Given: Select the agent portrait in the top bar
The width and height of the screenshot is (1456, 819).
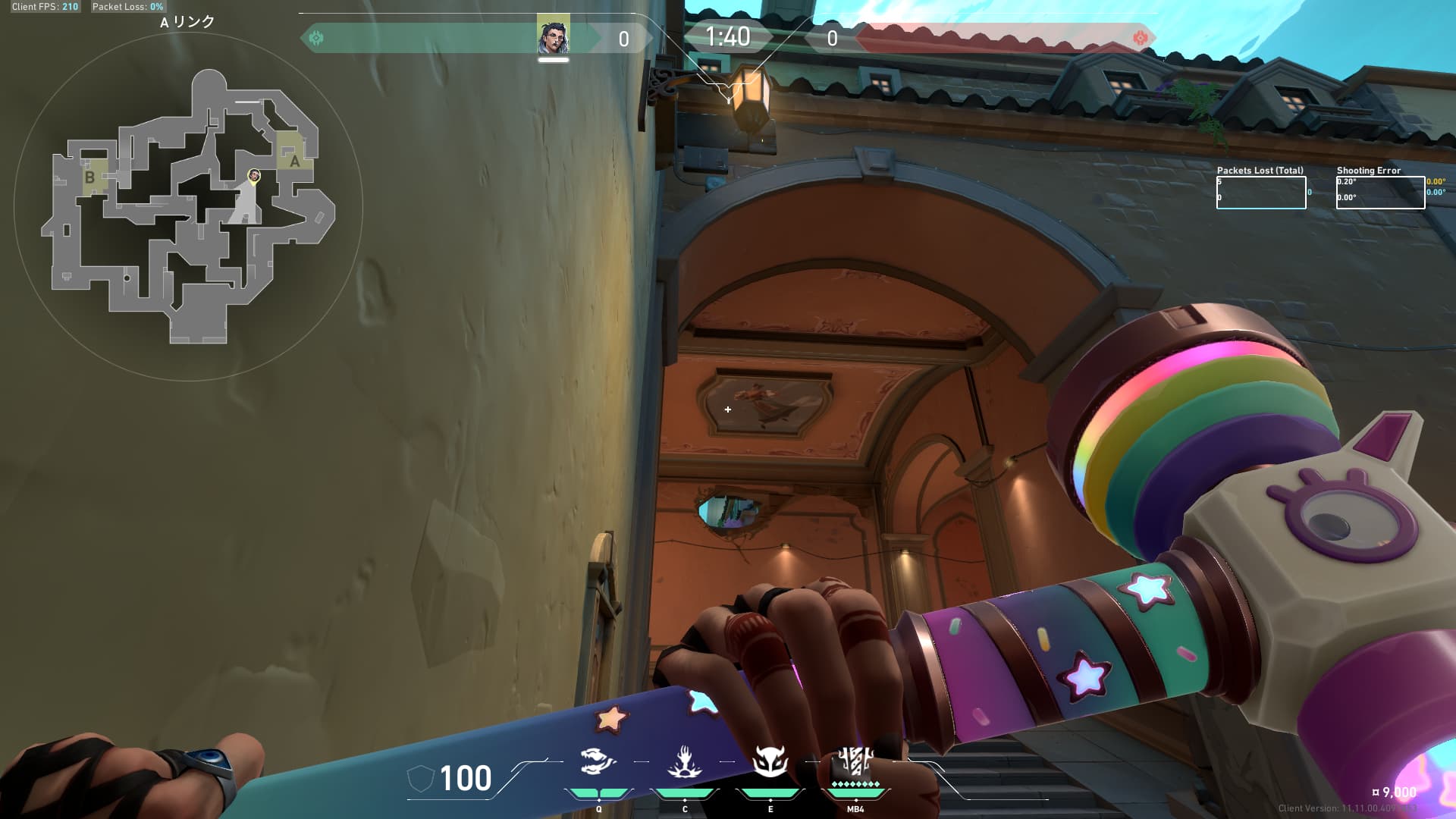Looking at the screenshot, I should pyautogui.click(x=553, y=37).
